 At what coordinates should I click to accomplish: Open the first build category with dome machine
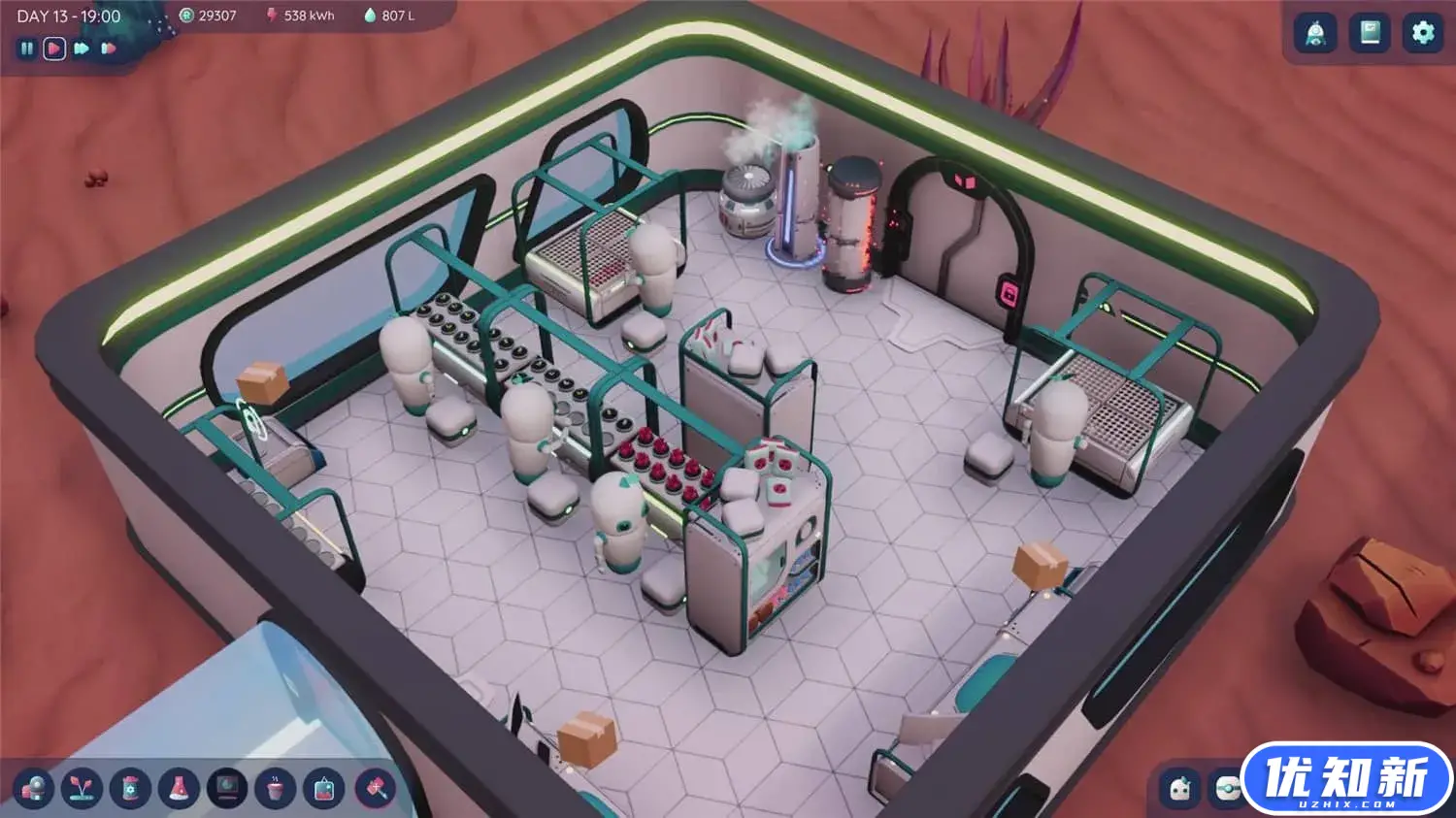point(33,788)
